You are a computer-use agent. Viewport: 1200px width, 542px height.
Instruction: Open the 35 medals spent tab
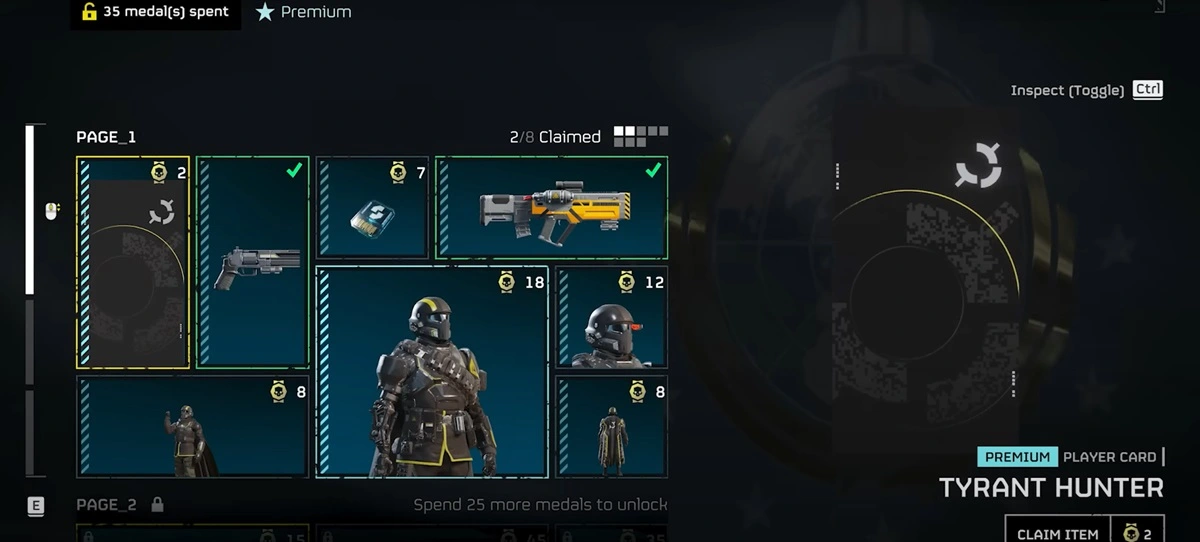(x=155, y=13)
